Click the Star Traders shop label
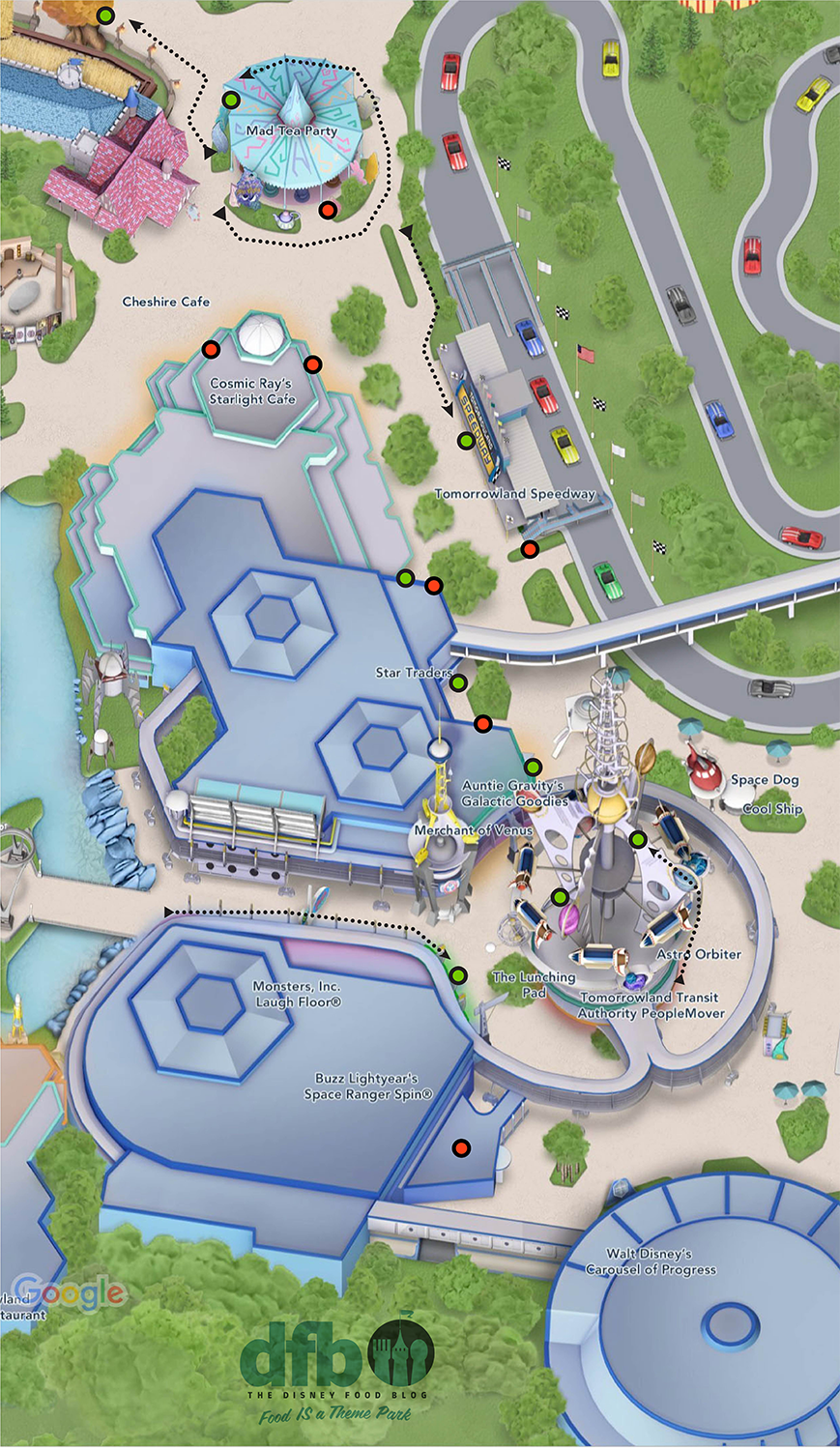This screenshot has width=840, height=1450. click(x=413, y=673)
